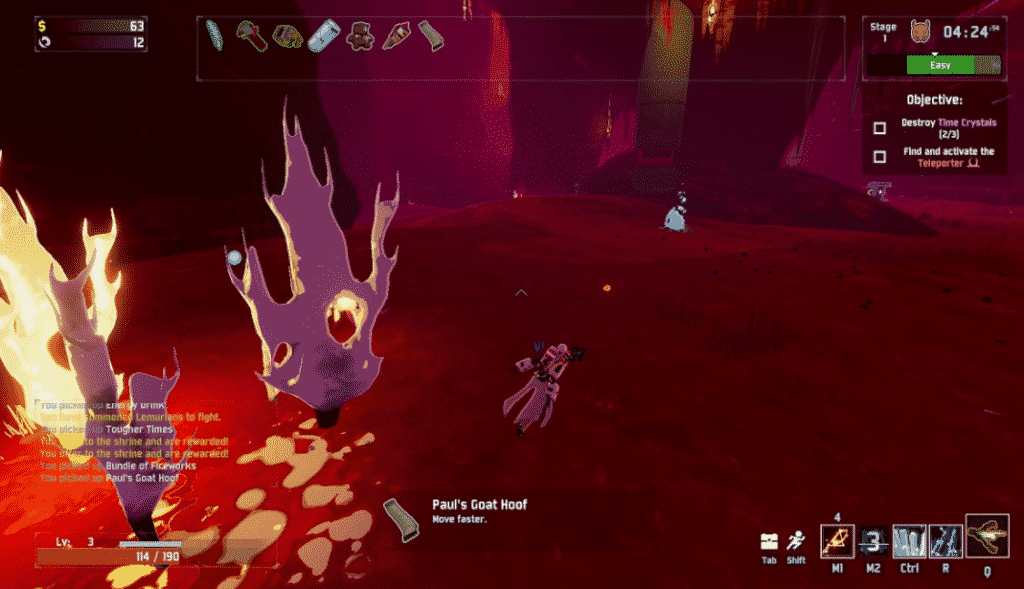Activate the M2 skill on cooldown
This screenshot has width=1024, height=589.
873,542
